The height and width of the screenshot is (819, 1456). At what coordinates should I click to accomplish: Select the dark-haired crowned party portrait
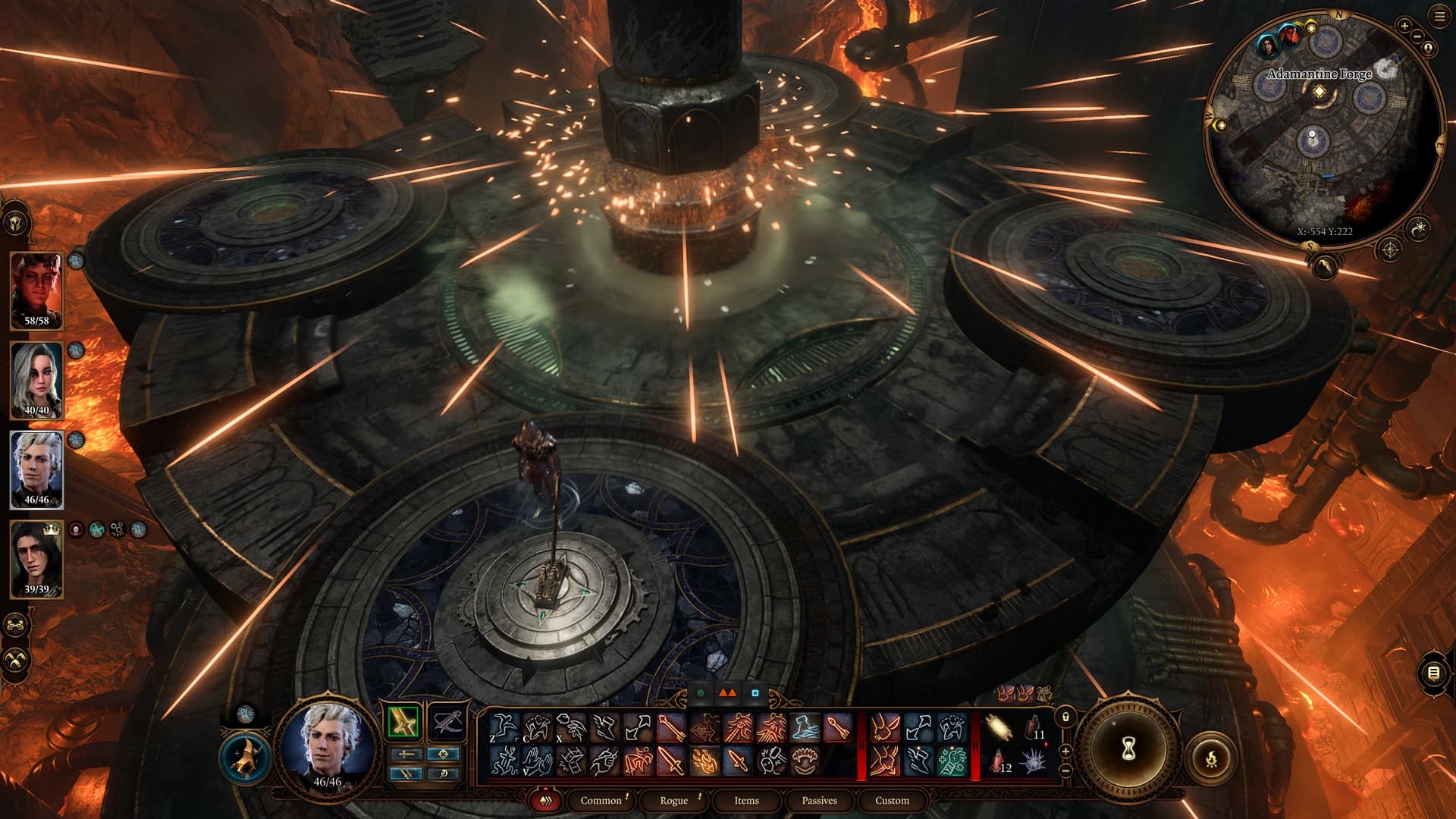(36, 560)
